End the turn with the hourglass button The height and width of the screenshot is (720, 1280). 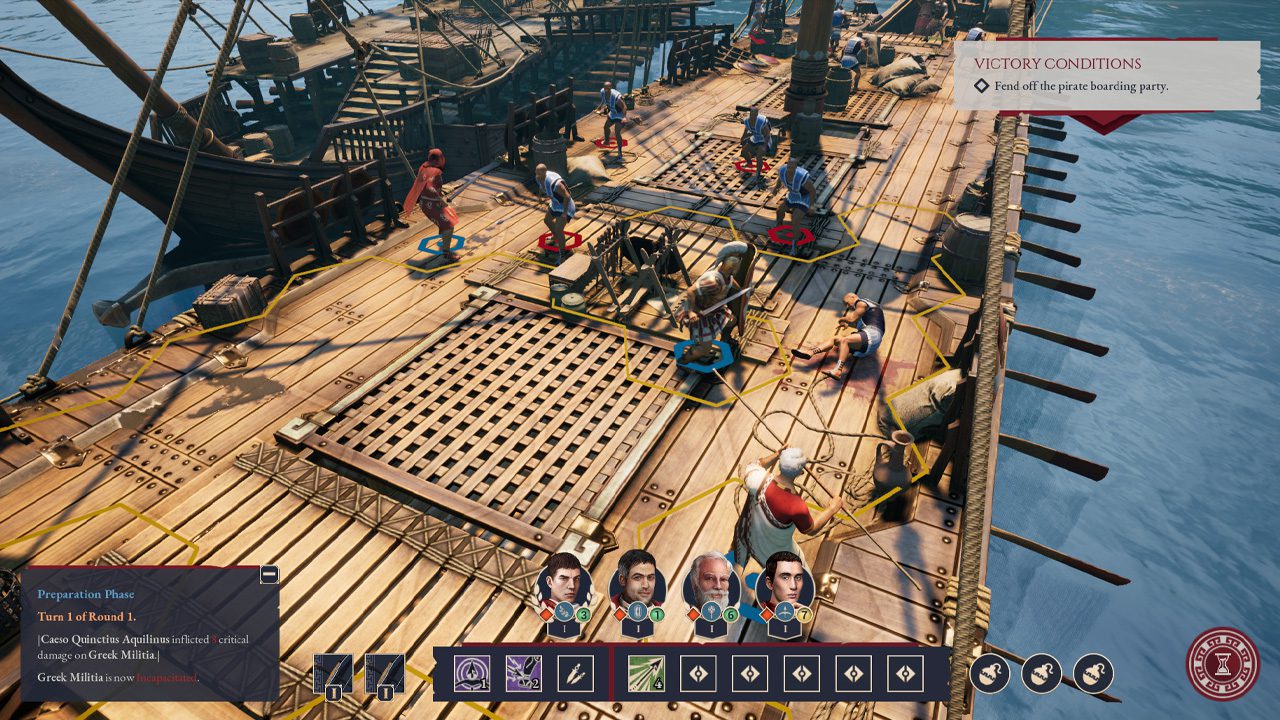click(x=1222, y=662)
